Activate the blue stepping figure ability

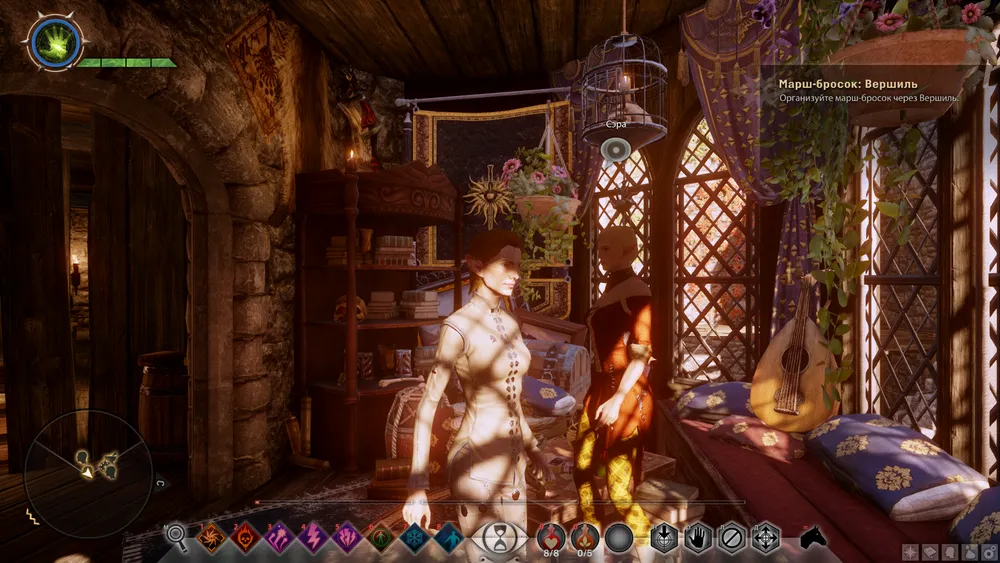[449, 538]
